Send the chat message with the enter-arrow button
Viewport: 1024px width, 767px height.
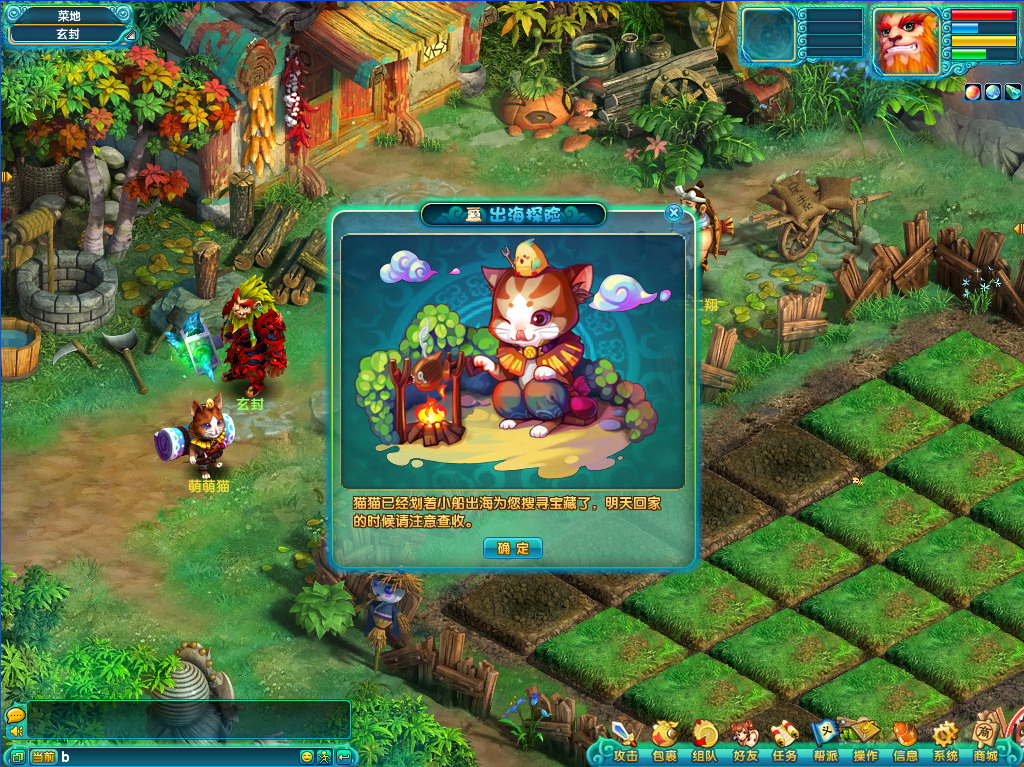point(344,757)
